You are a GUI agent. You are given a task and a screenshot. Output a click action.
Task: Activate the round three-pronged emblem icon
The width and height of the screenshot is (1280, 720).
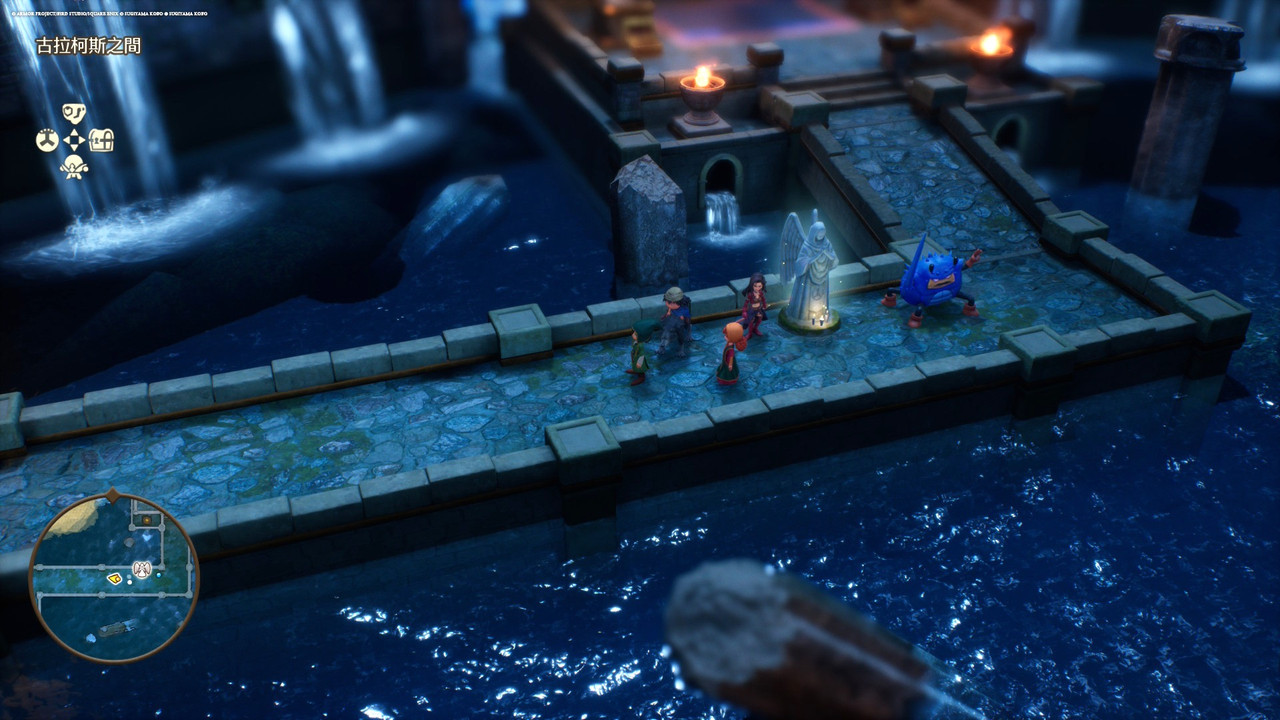tap(47, 140)
